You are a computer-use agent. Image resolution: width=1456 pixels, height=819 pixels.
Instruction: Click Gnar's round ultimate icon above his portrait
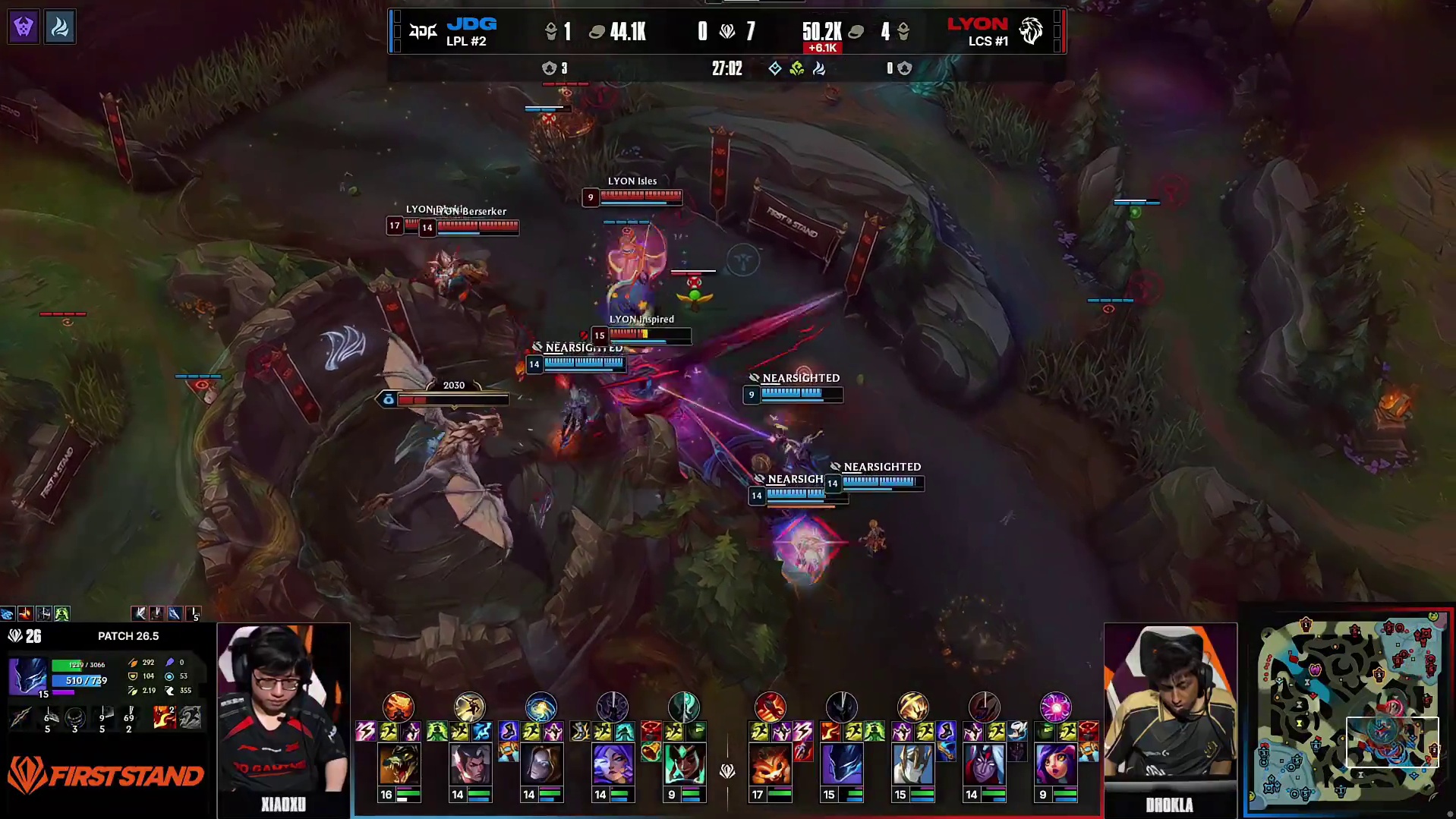click(770, 707)
